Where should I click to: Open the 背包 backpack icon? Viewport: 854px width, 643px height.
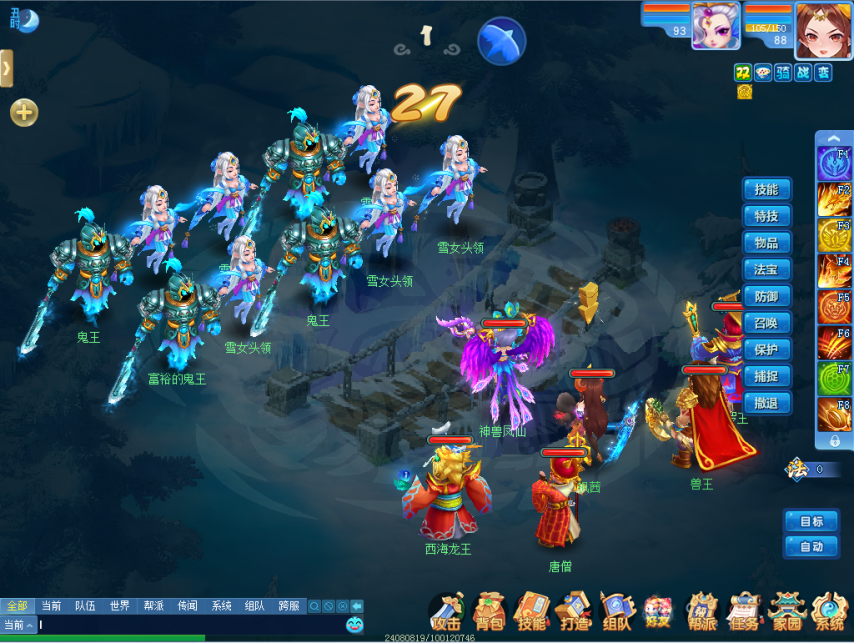click(x=489, y=611)
